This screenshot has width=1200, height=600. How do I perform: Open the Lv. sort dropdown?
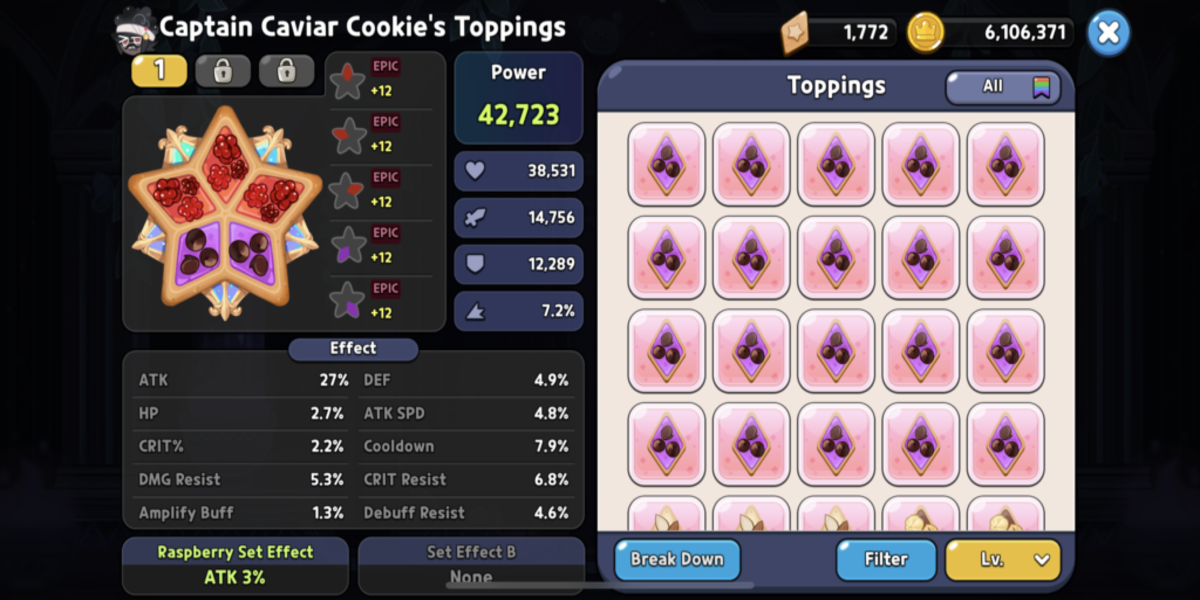point(1003,559)
